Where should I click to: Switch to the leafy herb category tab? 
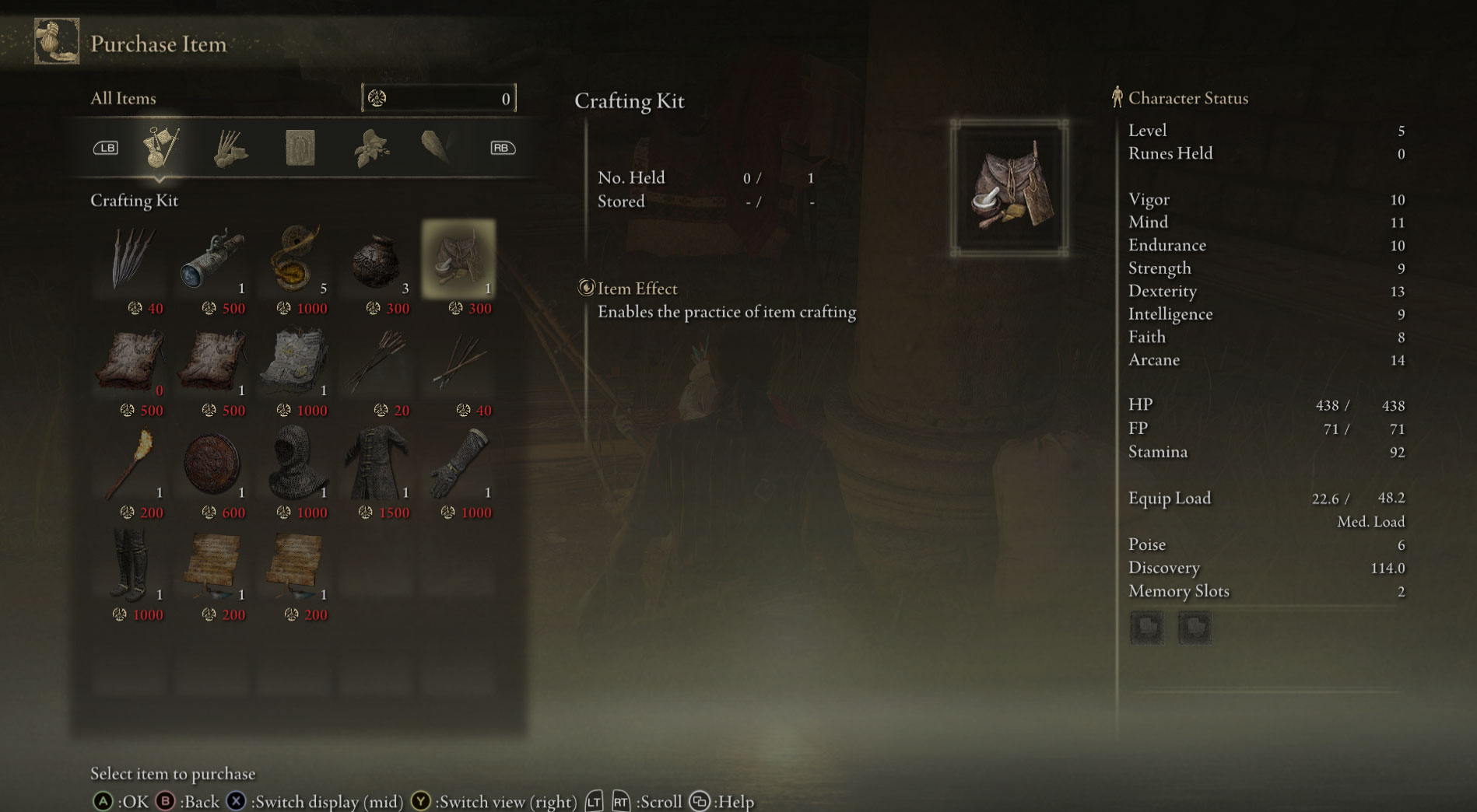tap(370, 148)
